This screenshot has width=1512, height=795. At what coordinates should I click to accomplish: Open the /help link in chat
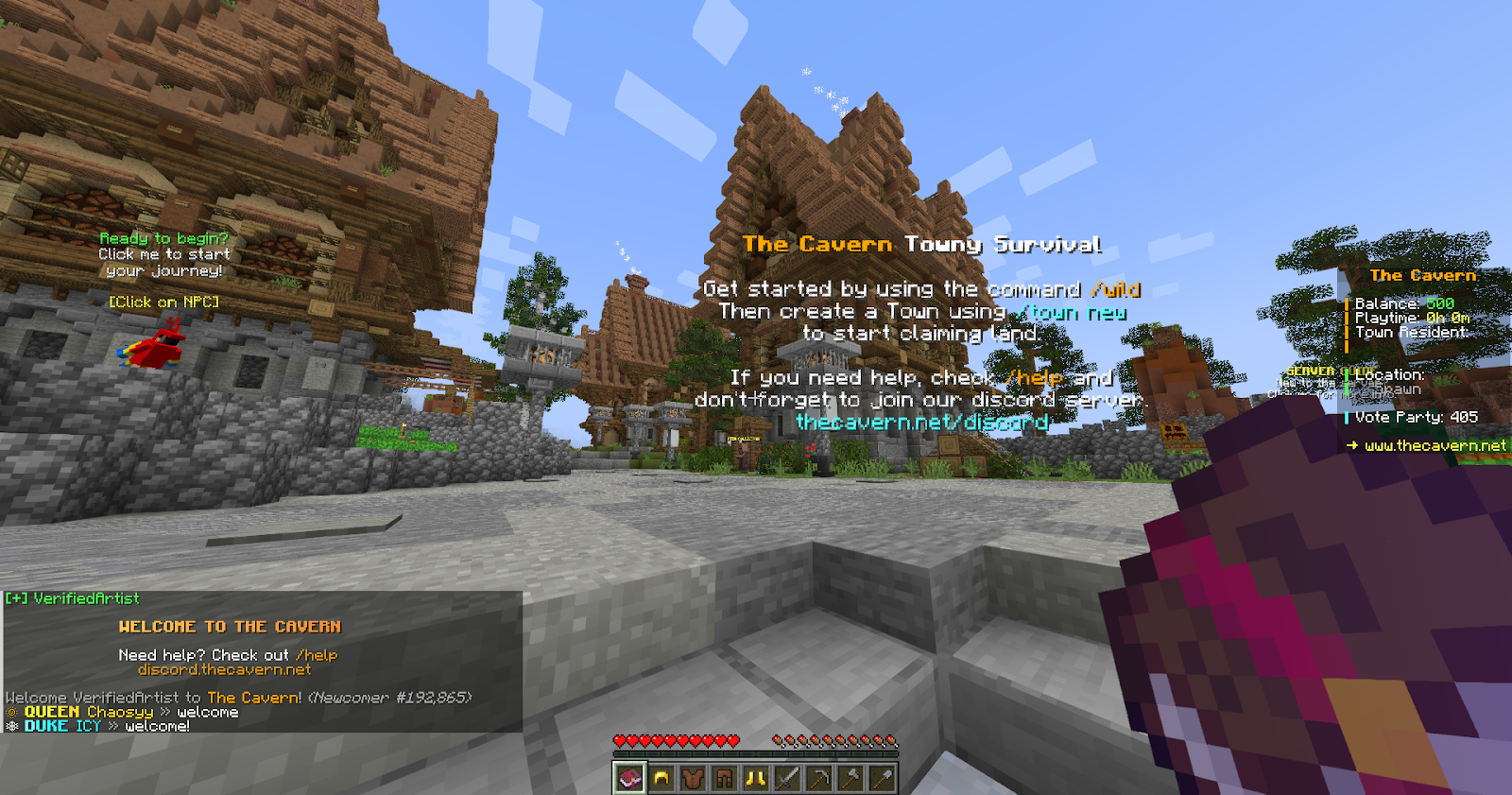318,654
